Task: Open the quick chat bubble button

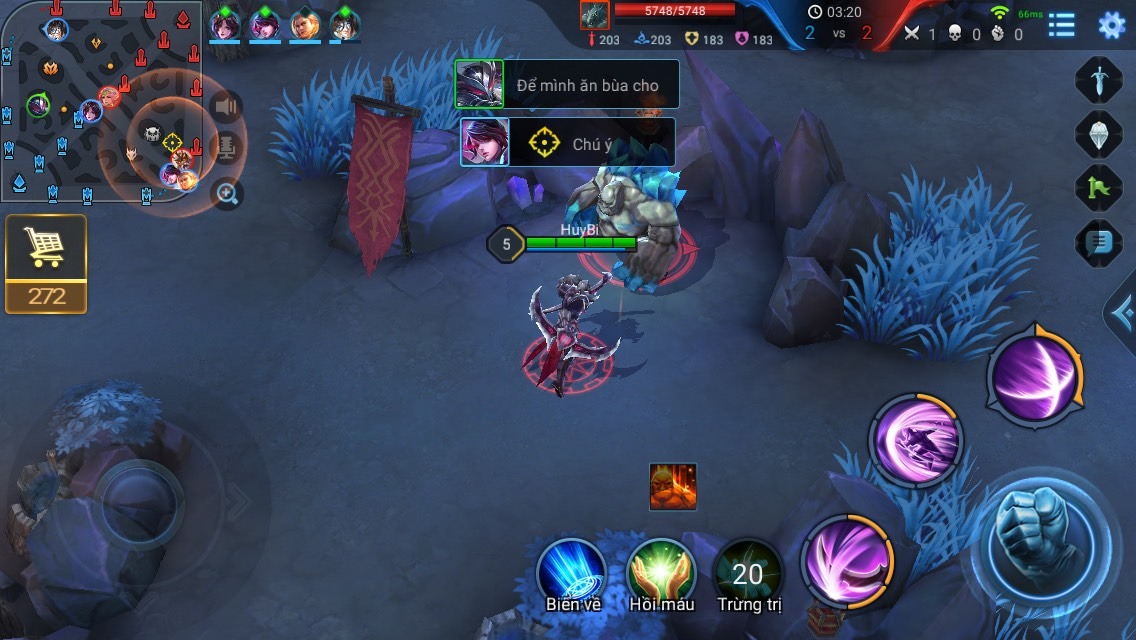Action: (x=1098, y=242)
